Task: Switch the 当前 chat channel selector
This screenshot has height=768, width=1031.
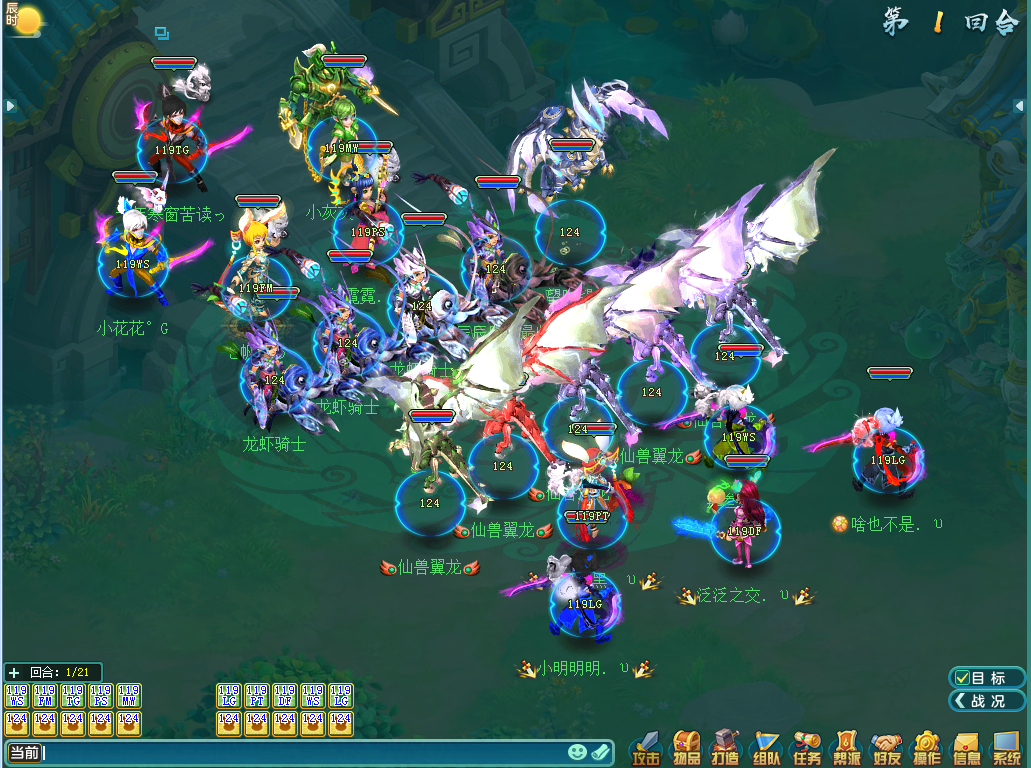Action: [24, 752]
